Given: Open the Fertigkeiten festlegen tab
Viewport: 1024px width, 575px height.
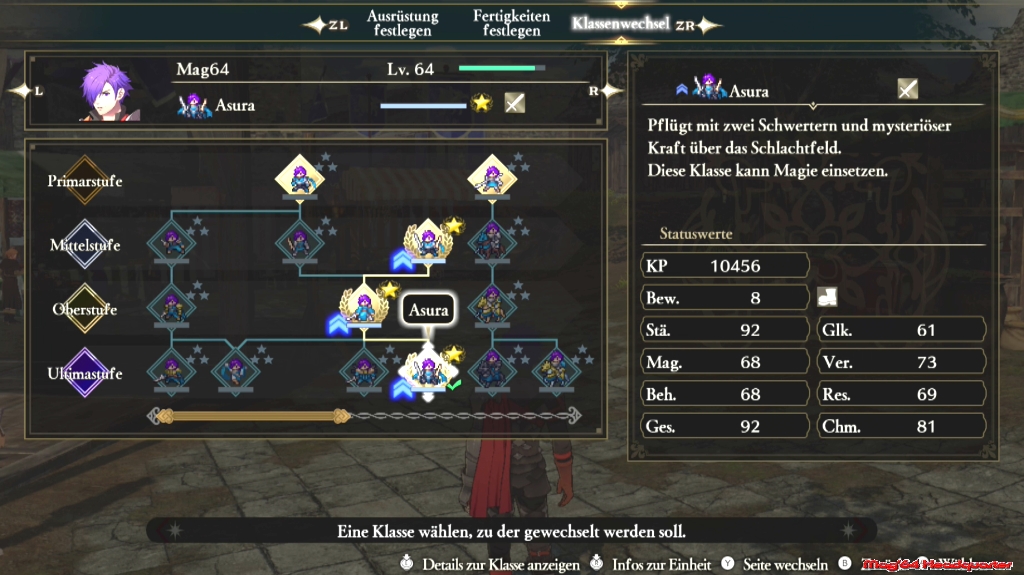Looking at the screenshot, I should 512,24.
